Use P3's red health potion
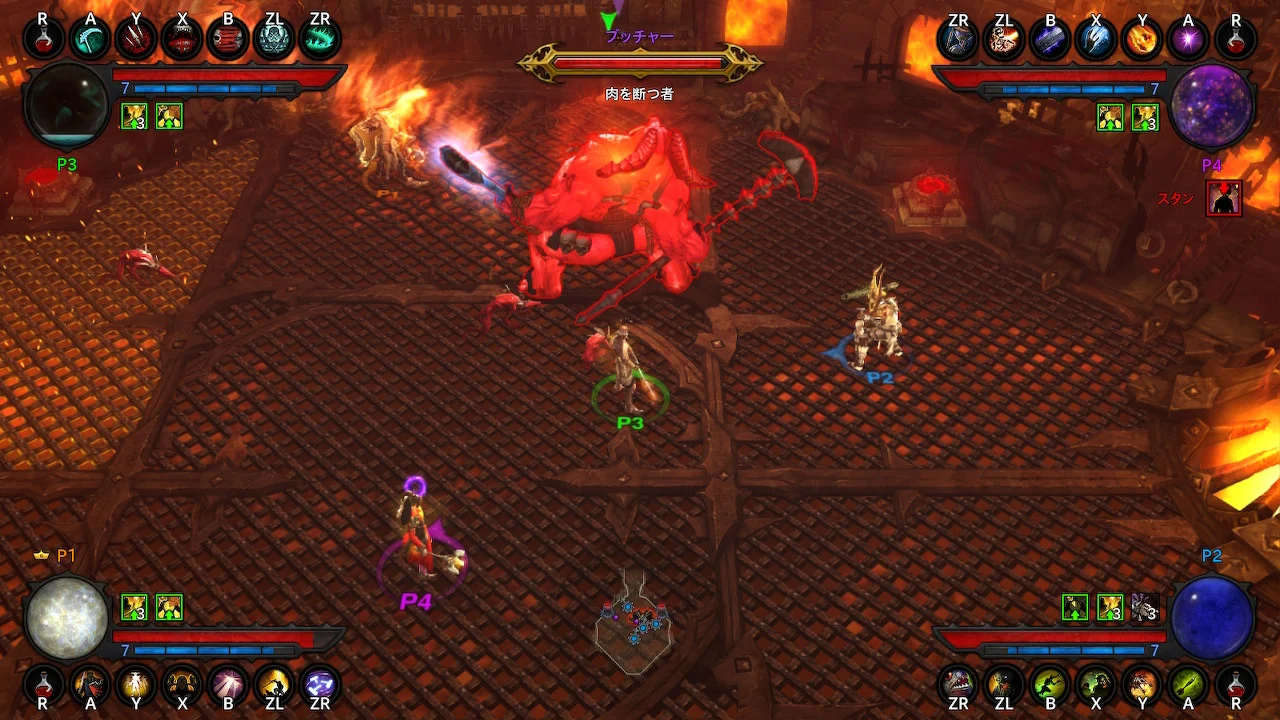The width and height of the screenshot is (1280, 720). click(43, 39)
